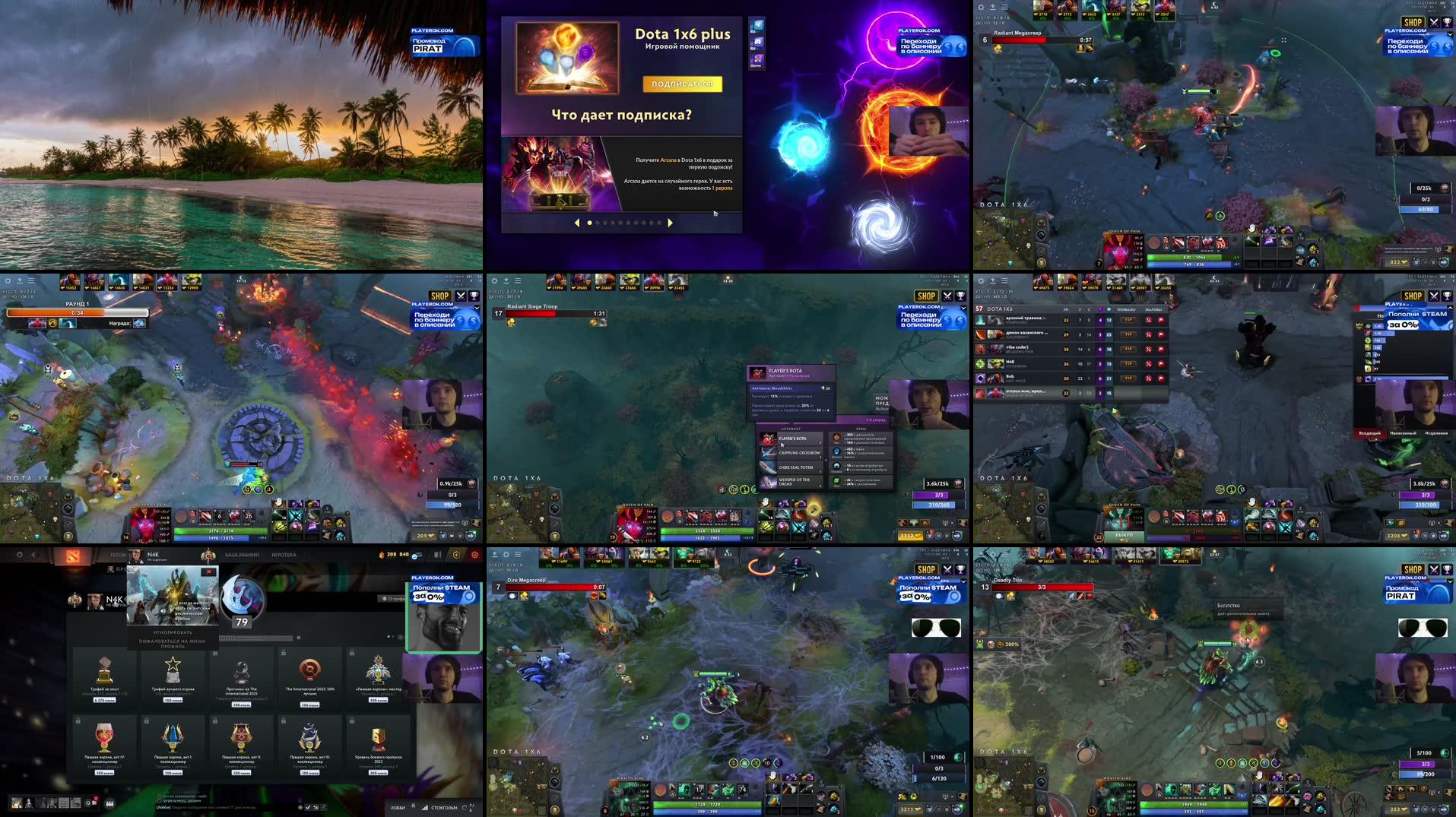Click the left carousel arrow on the subscription panel
Screen dimensions: 1456x817
[x=577, y=223]
